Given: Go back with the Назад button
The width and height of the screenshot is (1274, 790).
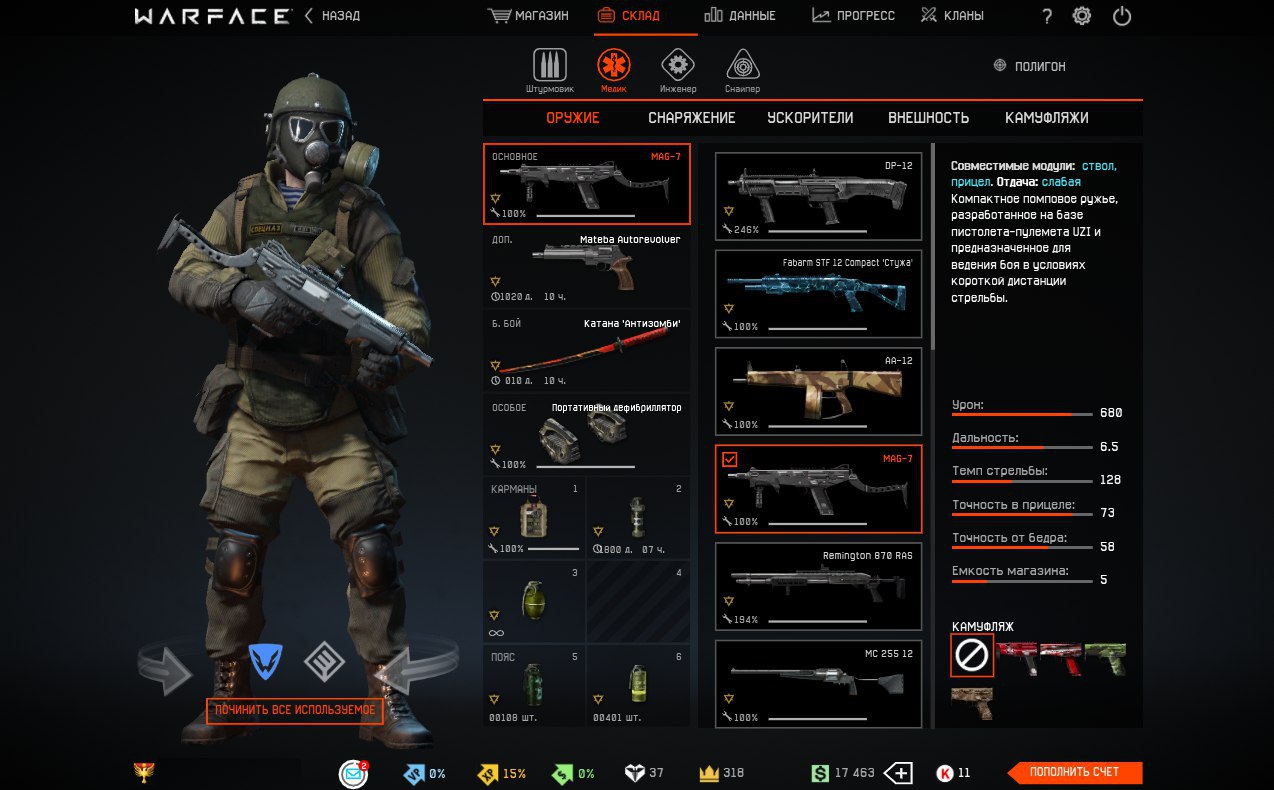Looking at the screenshot, I should [332, 16].
